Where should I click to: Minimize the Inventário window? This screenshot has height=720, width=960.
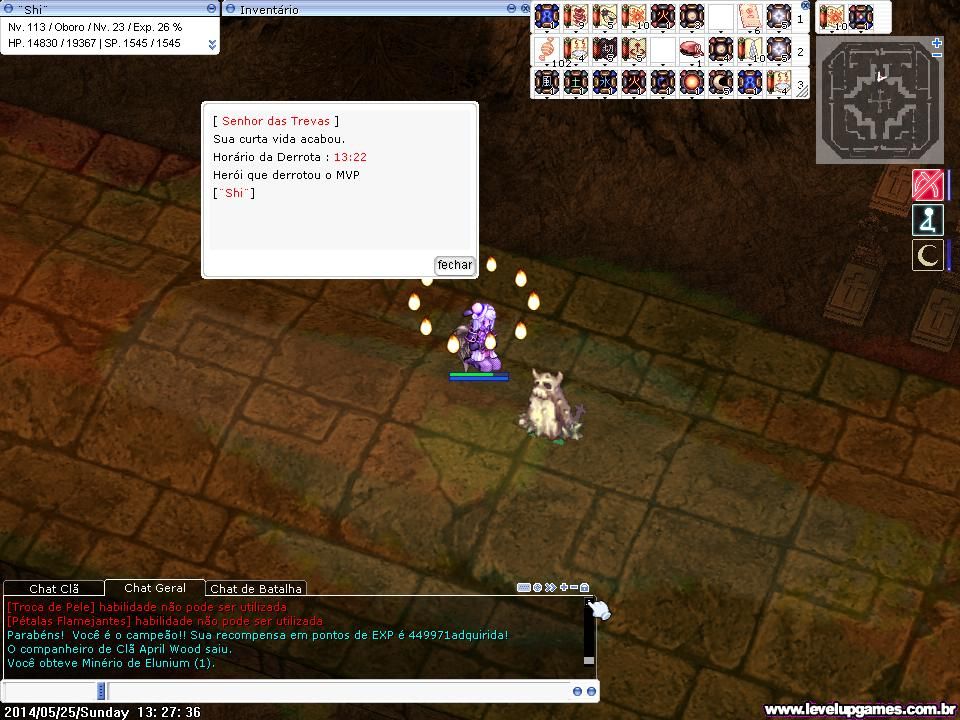(512, 9)
